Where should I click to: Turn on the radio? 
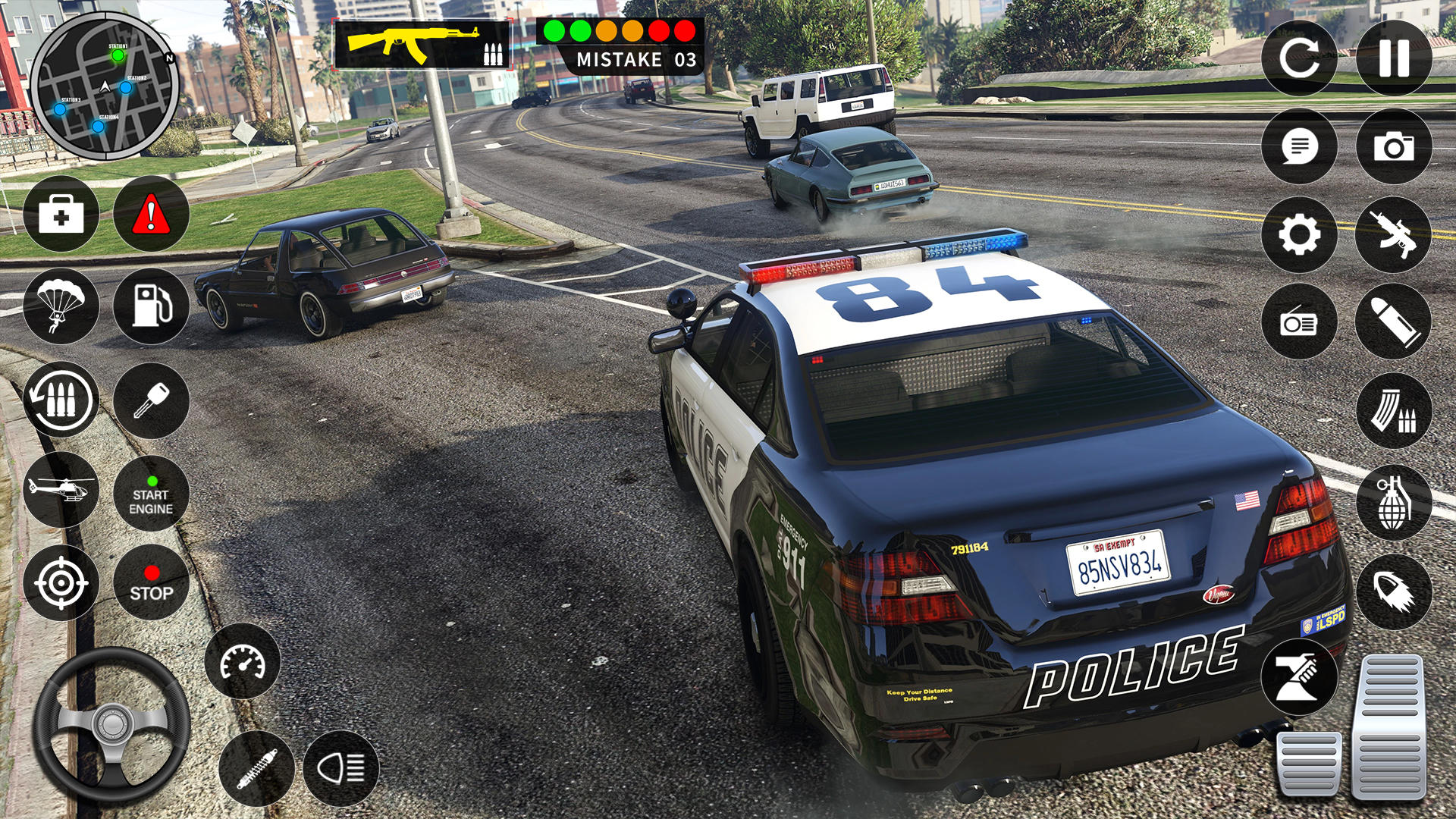[x=1299, y=322]
